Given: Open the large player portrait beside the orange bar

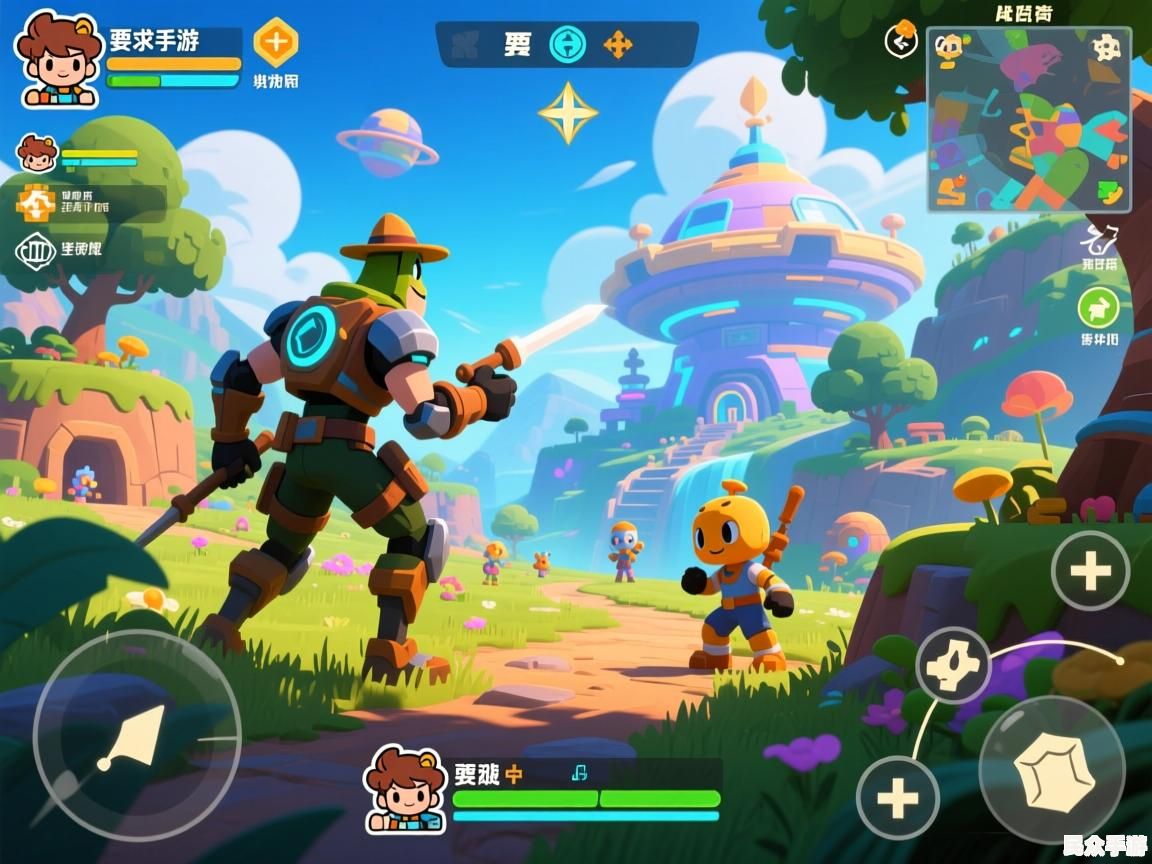Looking at the screenshot, I should click(x=59, y=59).
